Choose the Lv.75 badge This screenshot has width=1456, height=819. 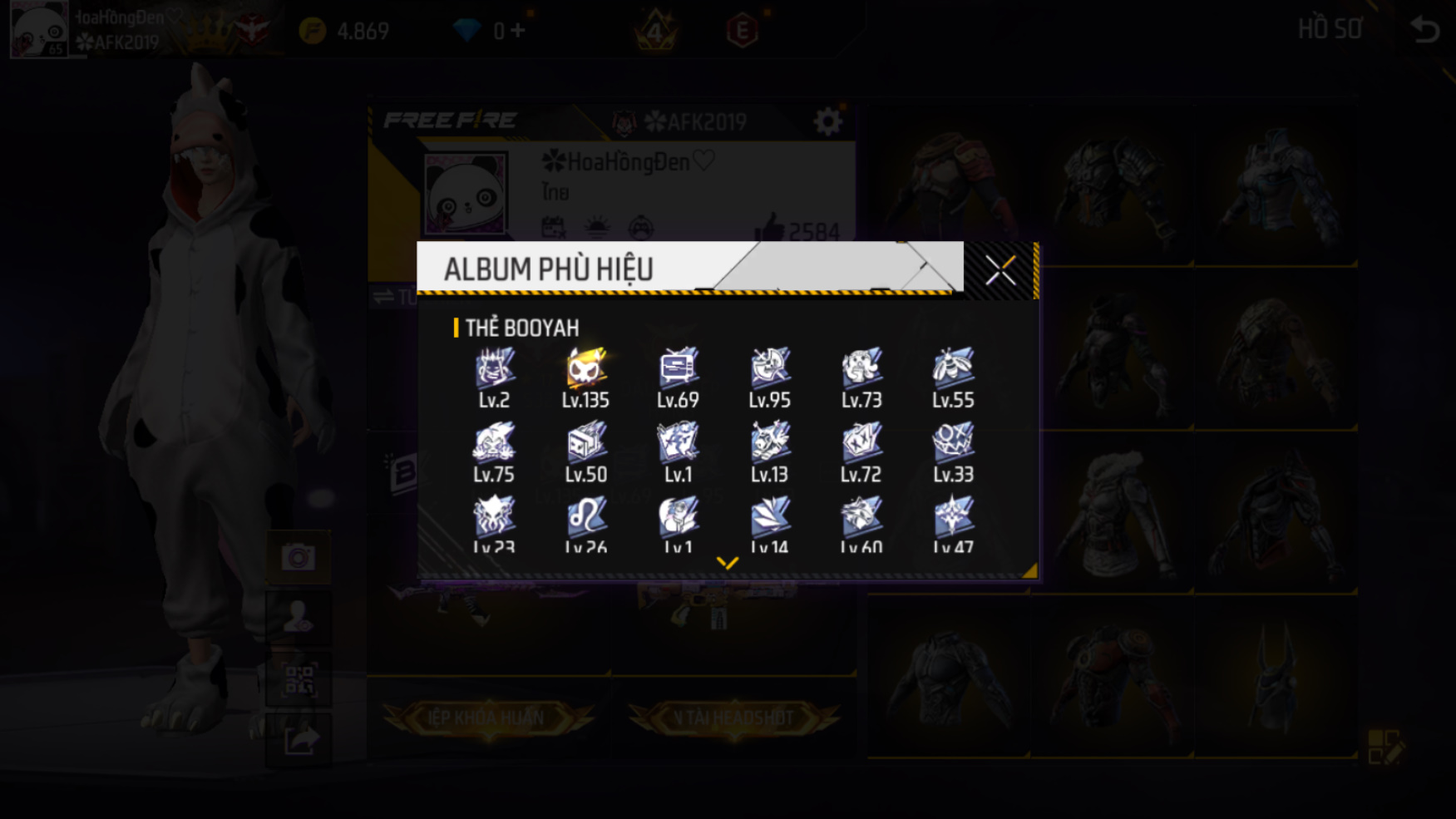click(x=494, y=442)
